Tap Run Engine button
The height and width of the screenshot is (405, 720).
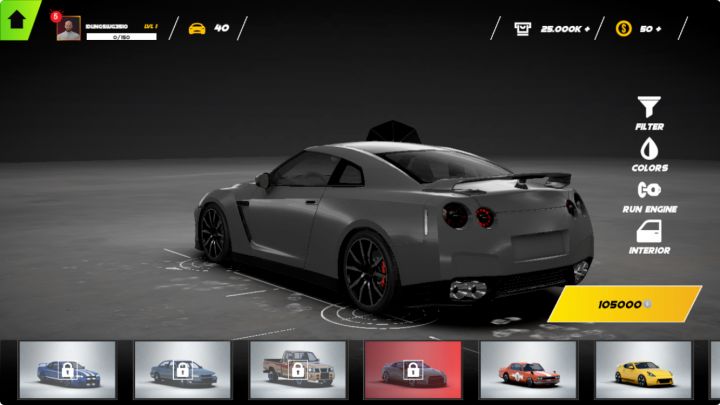tap(649, 195)
